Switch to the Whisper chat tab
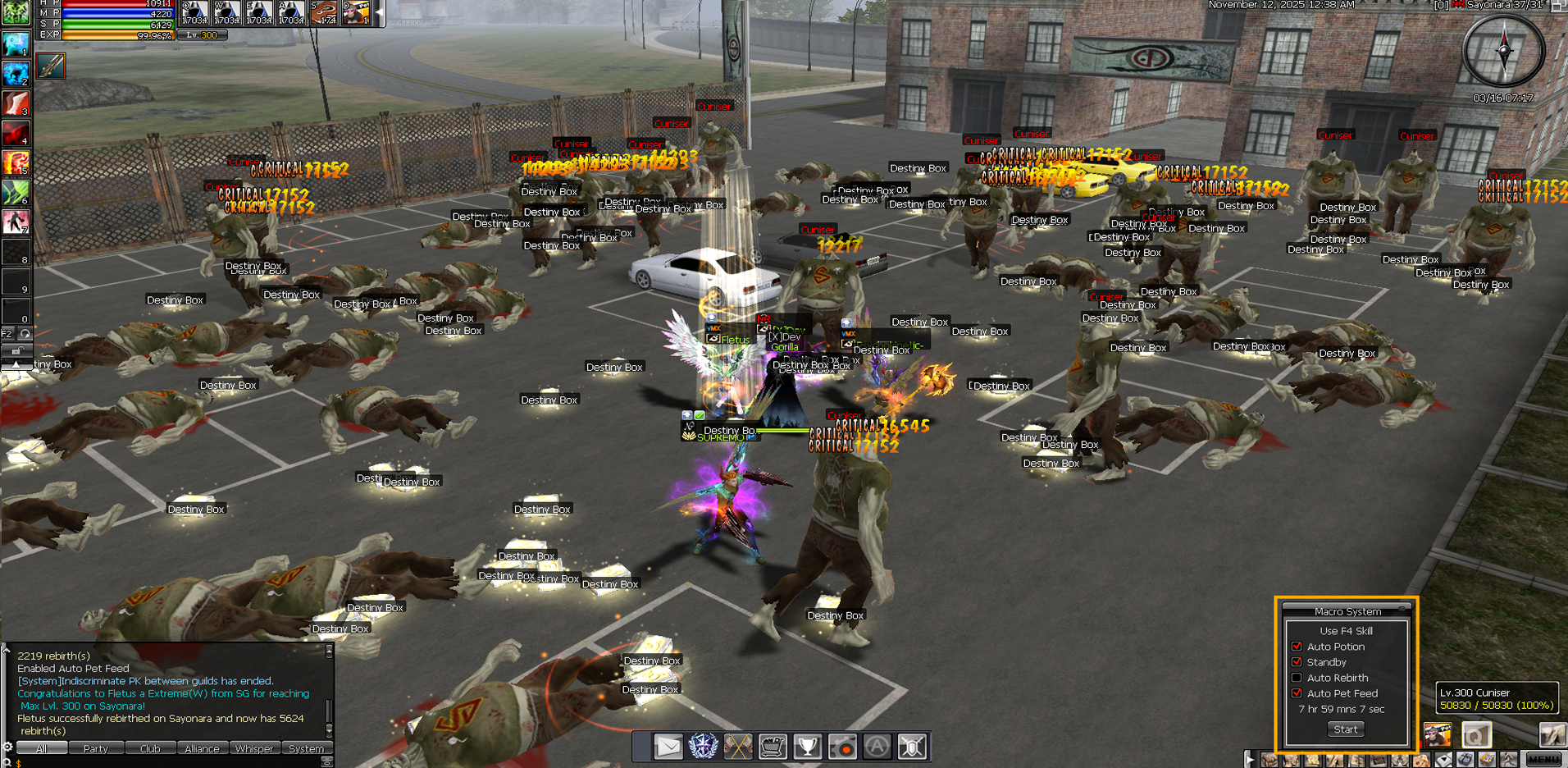The image size is (1568, 768). tap(254, 748)
